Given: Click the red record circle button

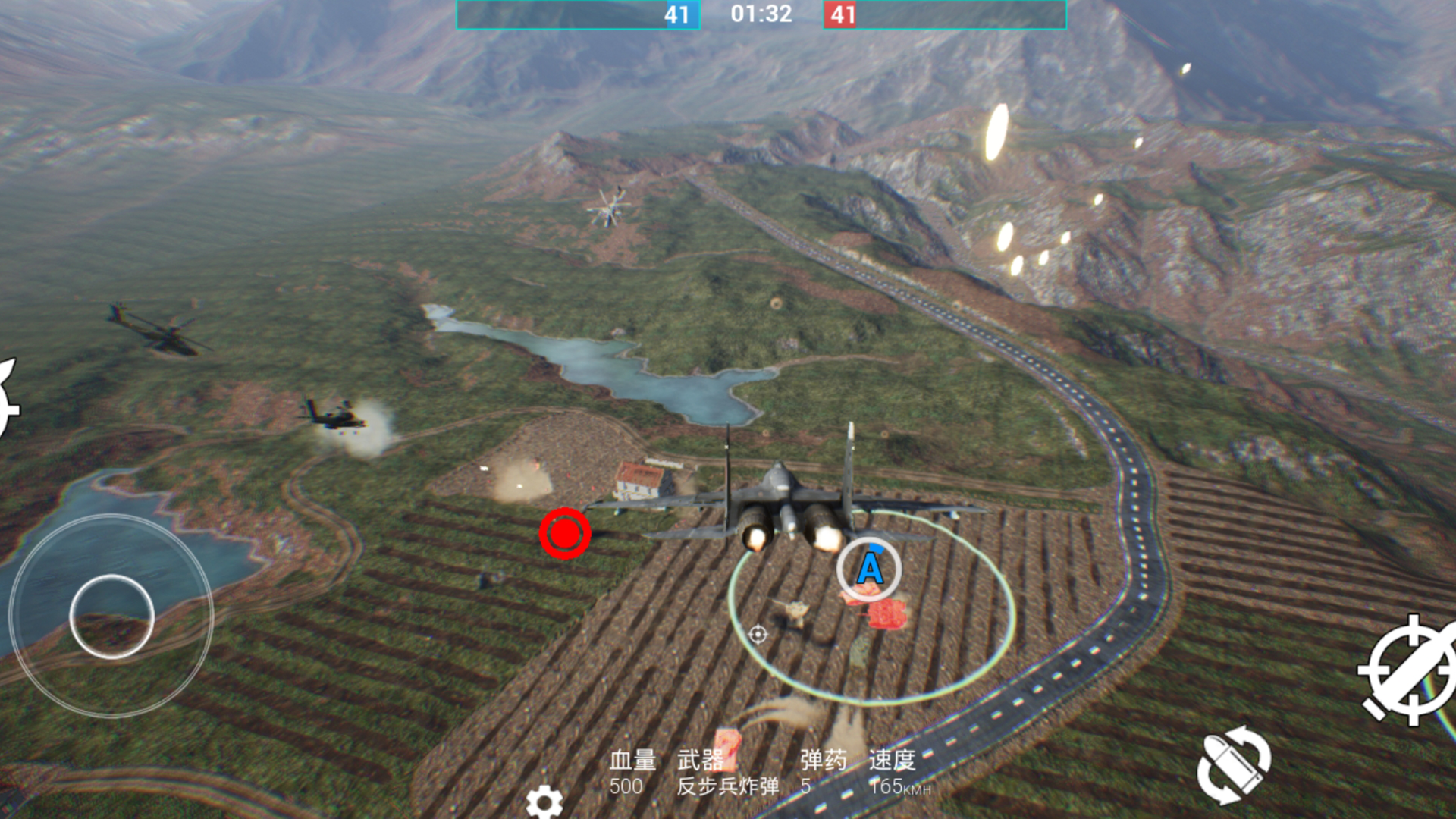Looking at the screenshot, I should click(565, 534).
